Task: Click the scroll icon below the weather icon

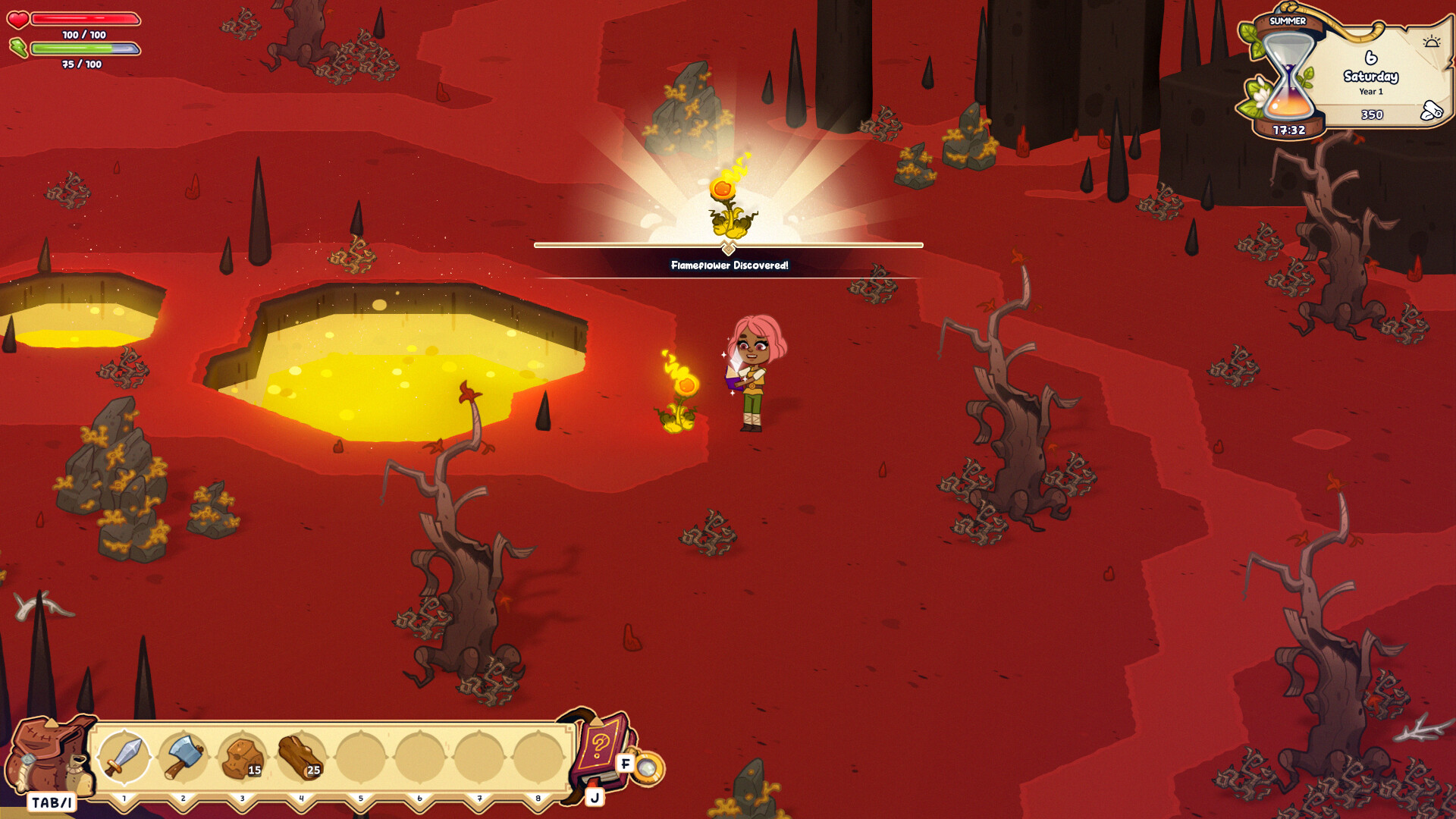Action: 1430,108
